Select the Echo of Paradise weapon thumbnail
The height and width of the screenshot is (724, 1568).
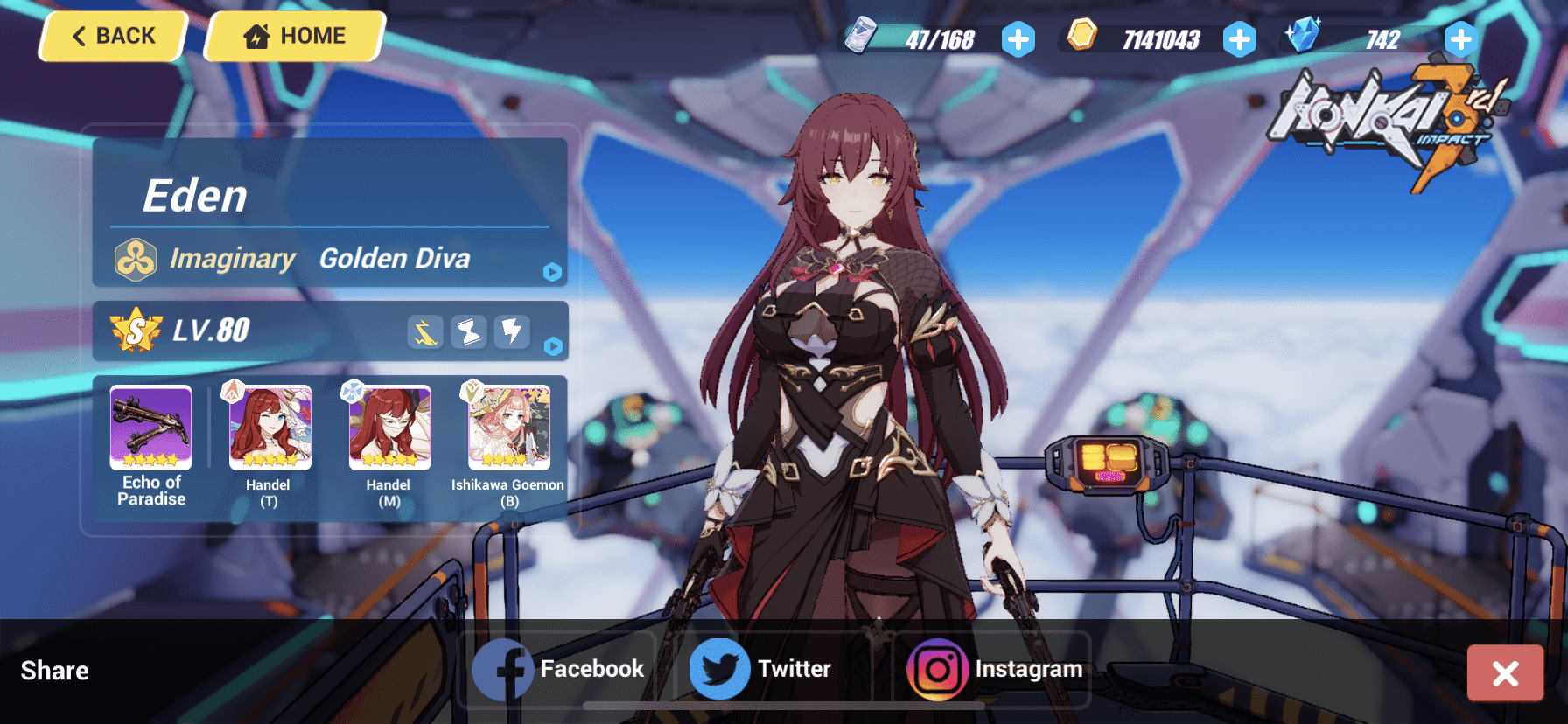click(149, 428)
